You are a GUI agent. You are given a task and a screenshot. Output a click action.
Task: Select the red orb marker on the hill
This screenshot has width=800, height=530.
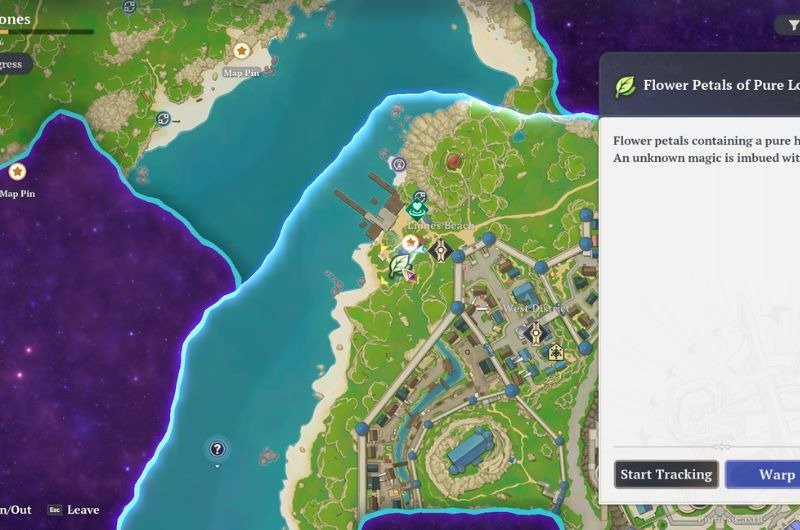[454, 160]
